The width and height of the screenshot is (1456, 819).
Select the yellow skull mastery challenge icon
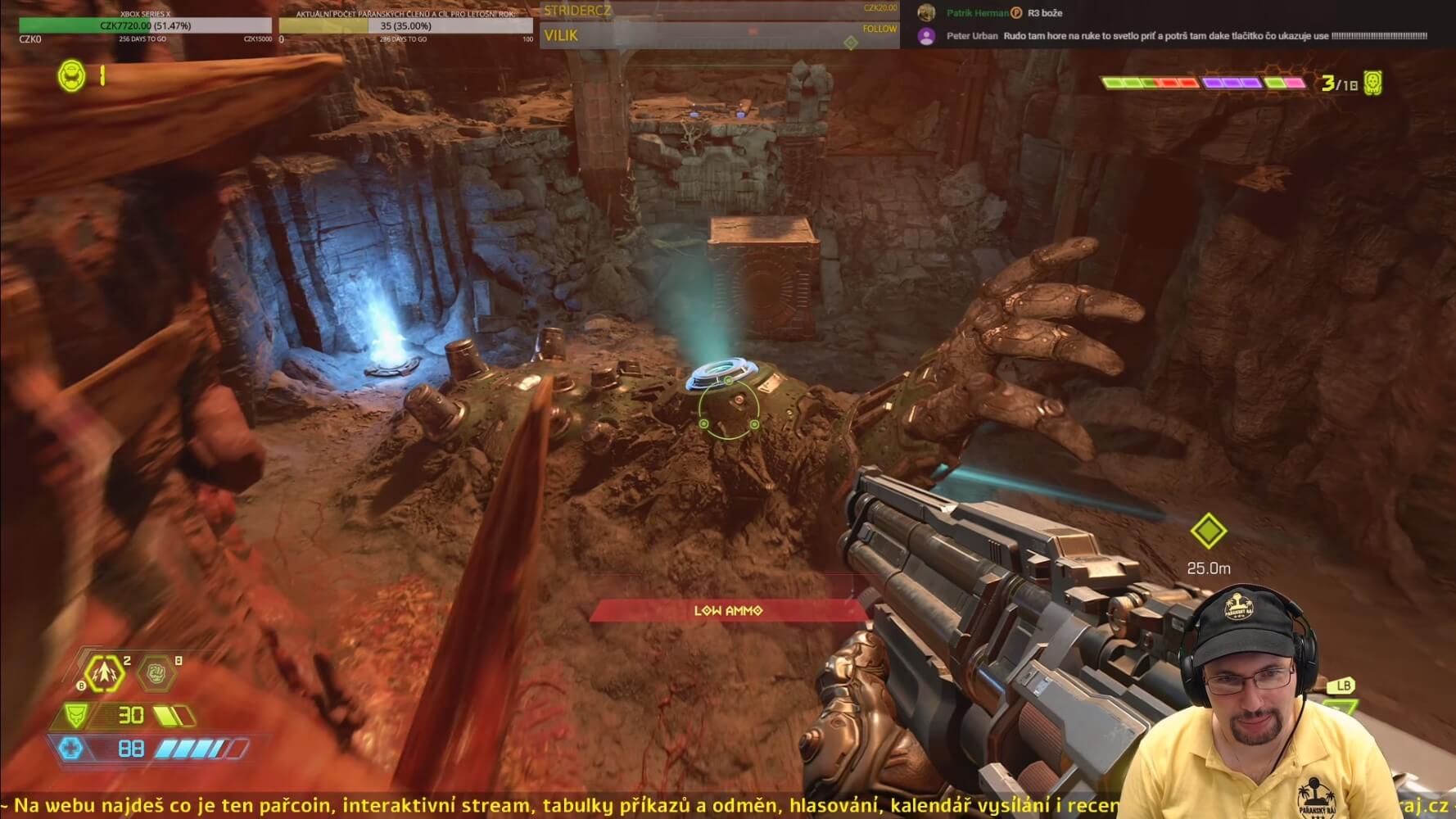1372,83
